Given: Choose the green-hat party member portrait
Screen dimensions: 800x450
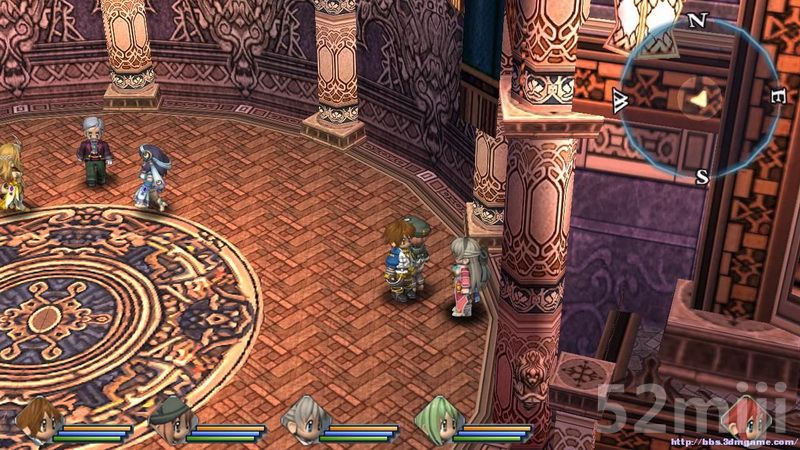Looking at the screenshot, I should pos(166,416).
